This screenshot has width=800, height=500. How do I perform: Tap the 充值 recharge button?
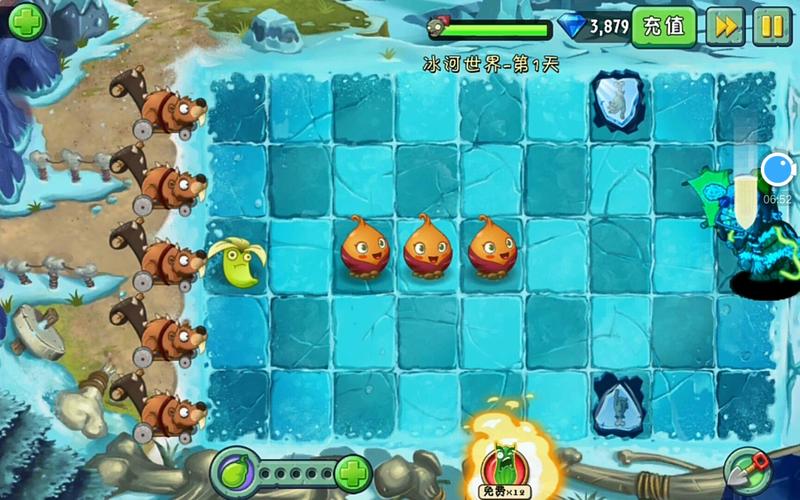(x=664, y=26)
